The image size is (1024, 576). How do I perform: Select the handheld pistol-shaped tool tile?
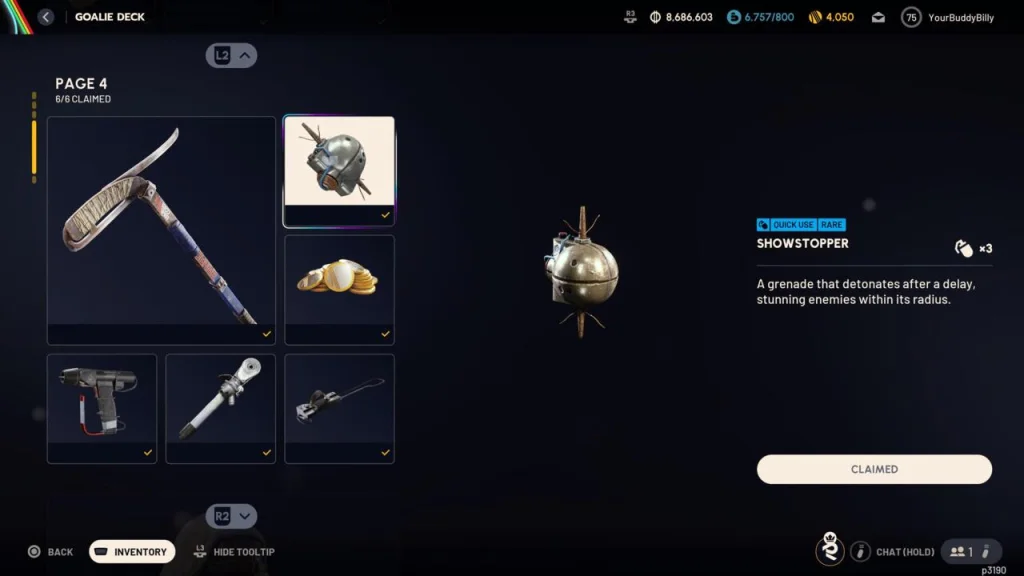102,408
